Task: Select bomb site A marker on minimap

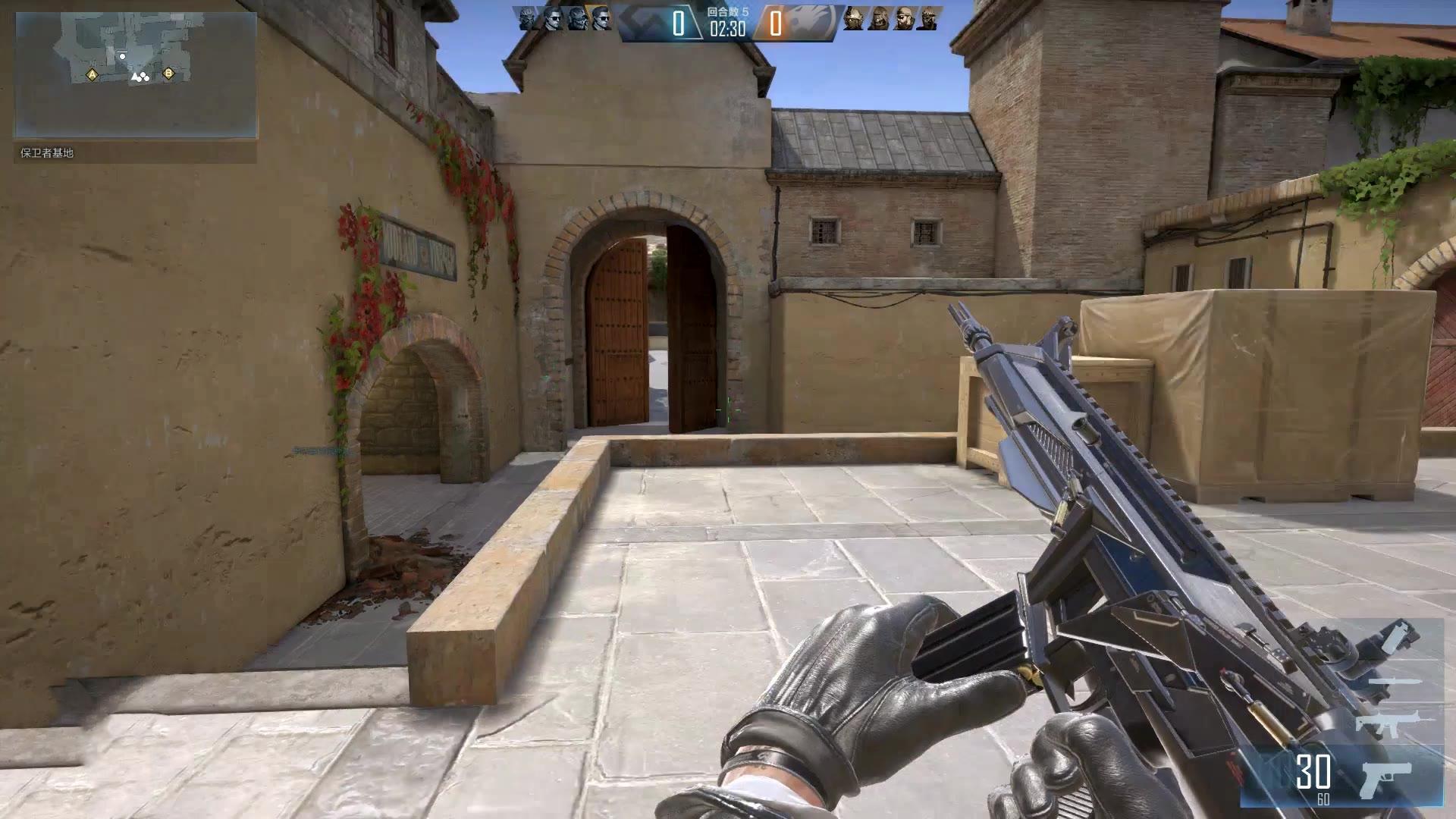Action: [x=93, y=74]
